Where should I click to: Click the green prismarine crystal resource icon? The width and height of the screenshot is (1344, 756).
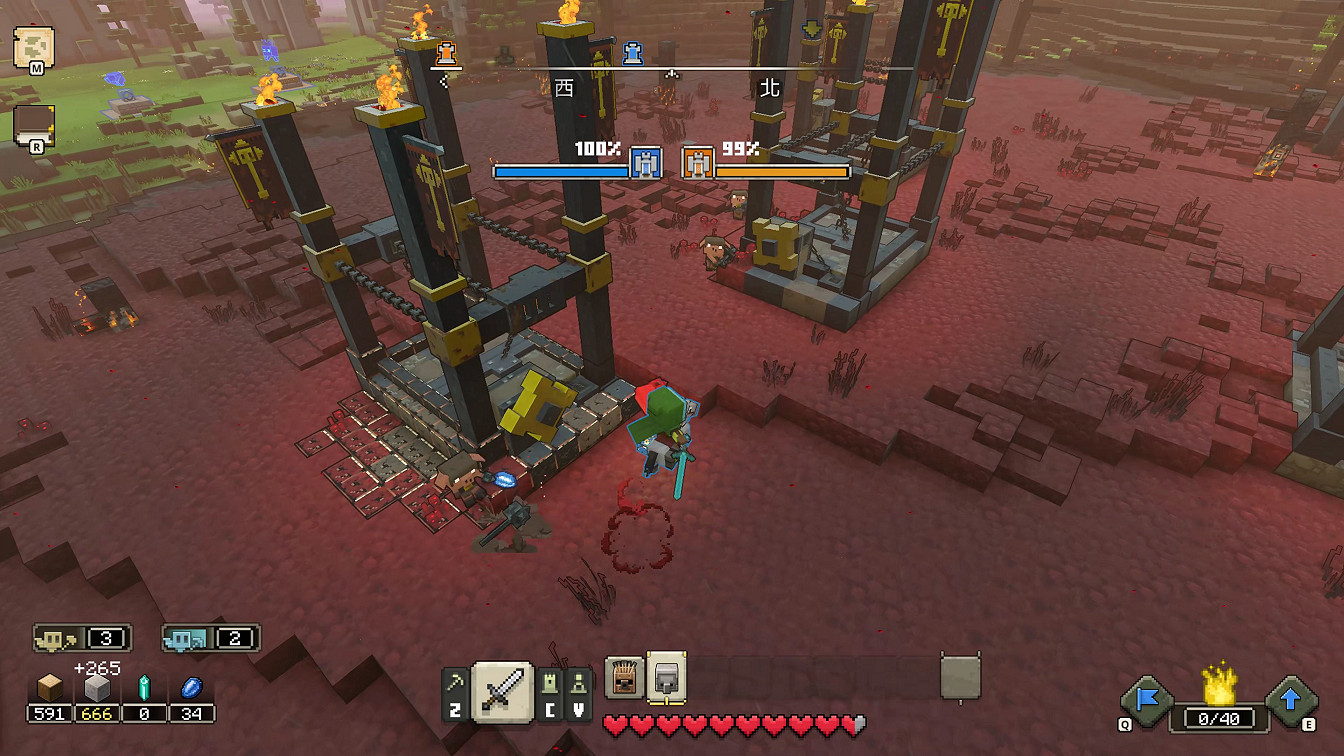tap(144, 688)
